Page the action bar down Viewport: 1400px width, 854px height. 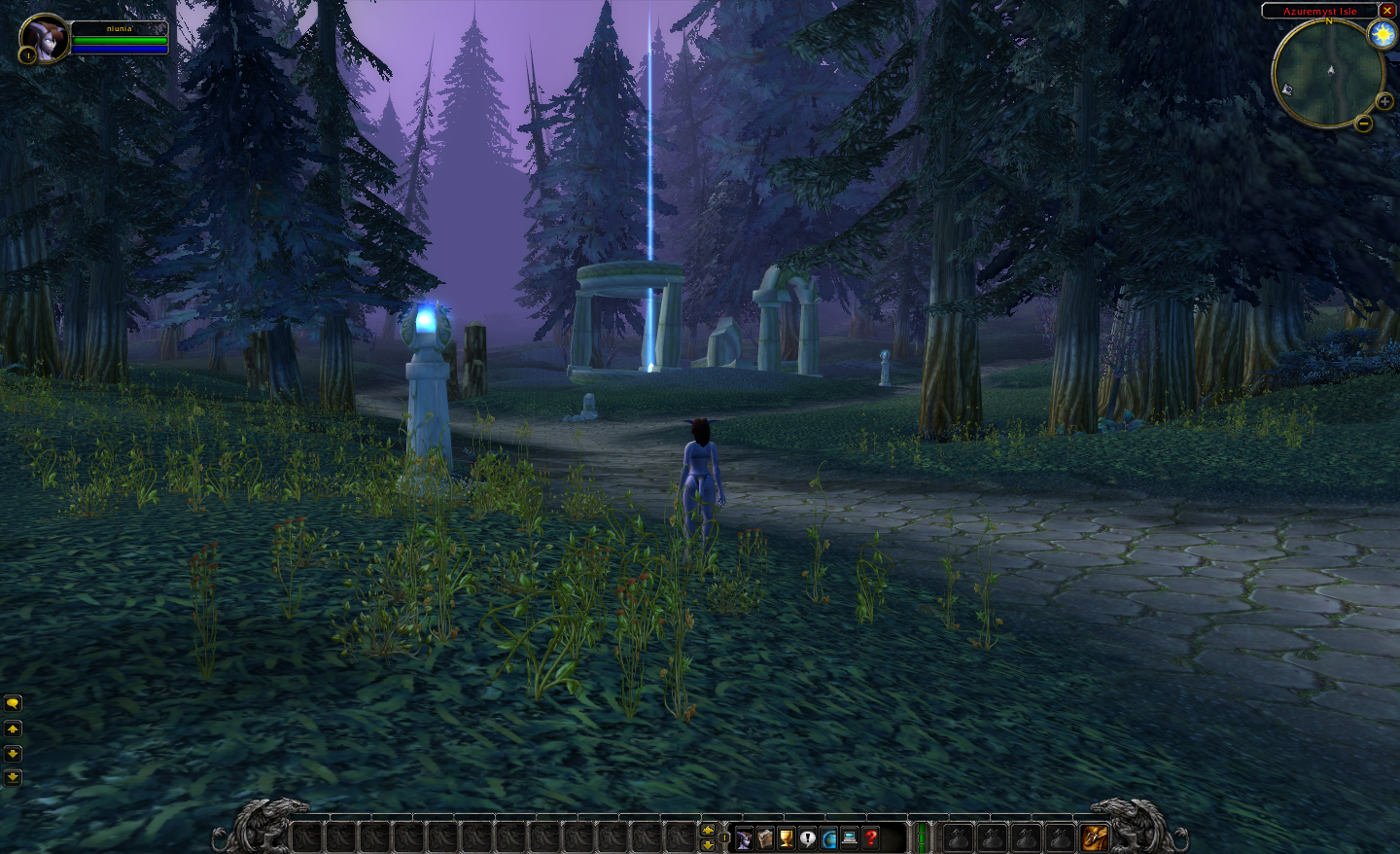click(708, 844)
